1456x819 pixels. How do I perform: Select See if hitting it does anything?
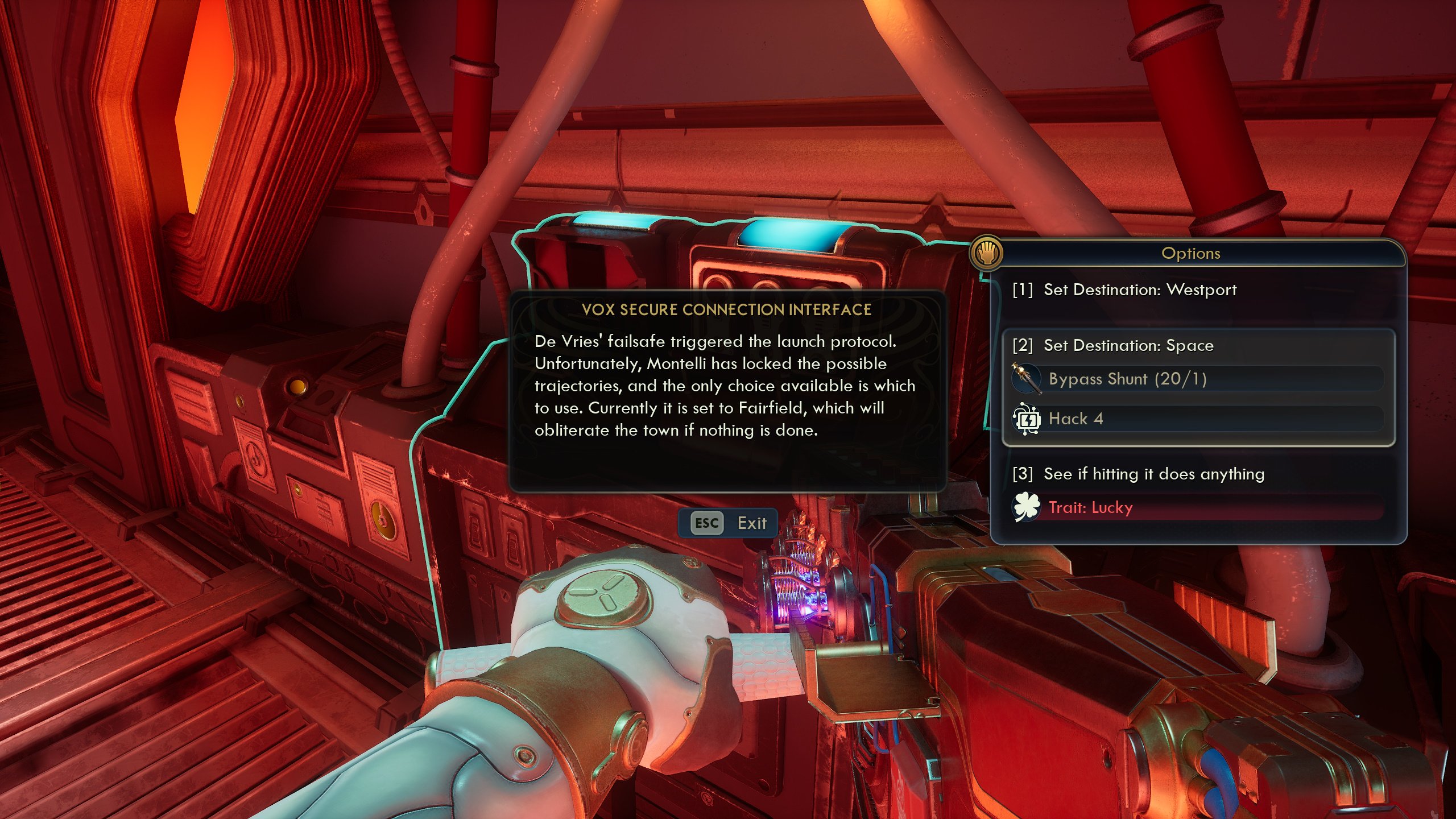pos(1153,474)
